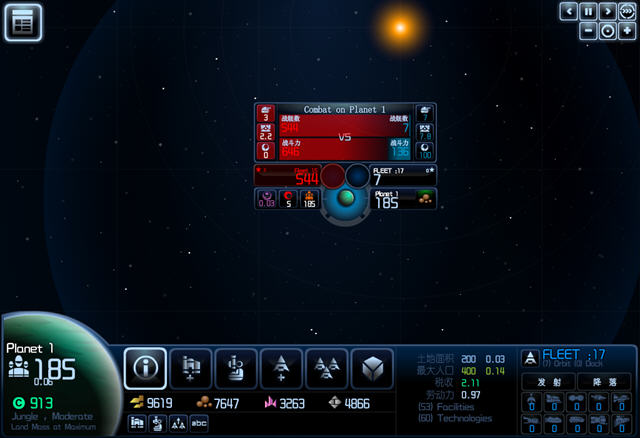Pause the game
This screenshot has width=640, height=438.
[x=588, y=11]
